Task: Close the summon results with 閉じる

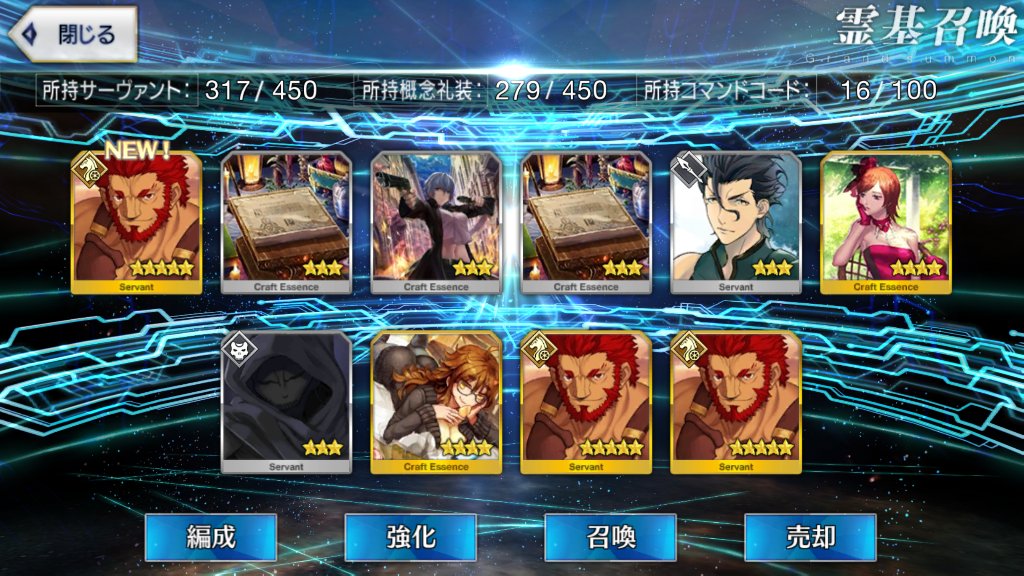Action: pyautogui.click(x=73, y=35)
